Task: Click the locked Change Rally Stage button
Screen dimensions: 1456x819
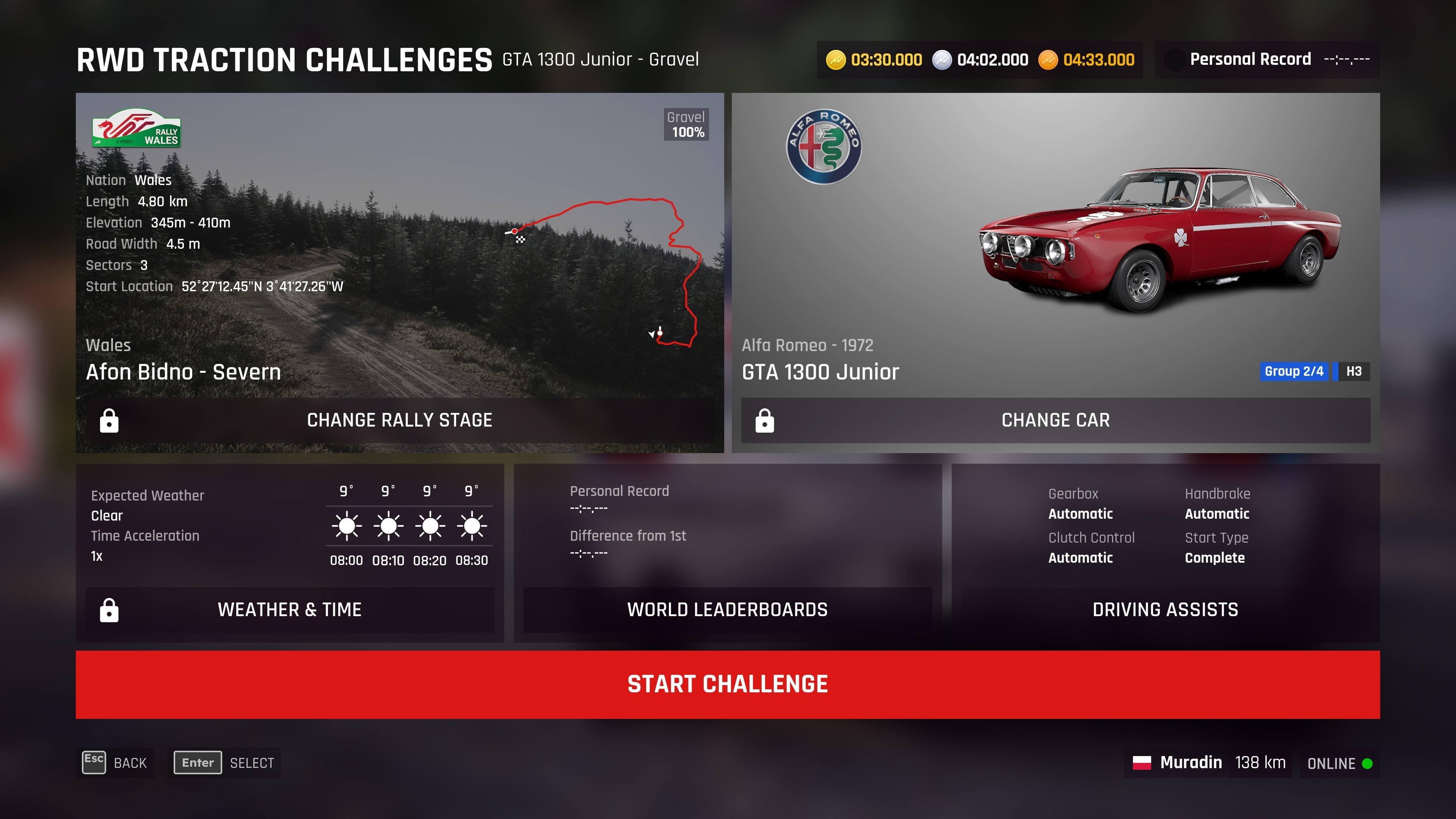Action: (400, 420)
